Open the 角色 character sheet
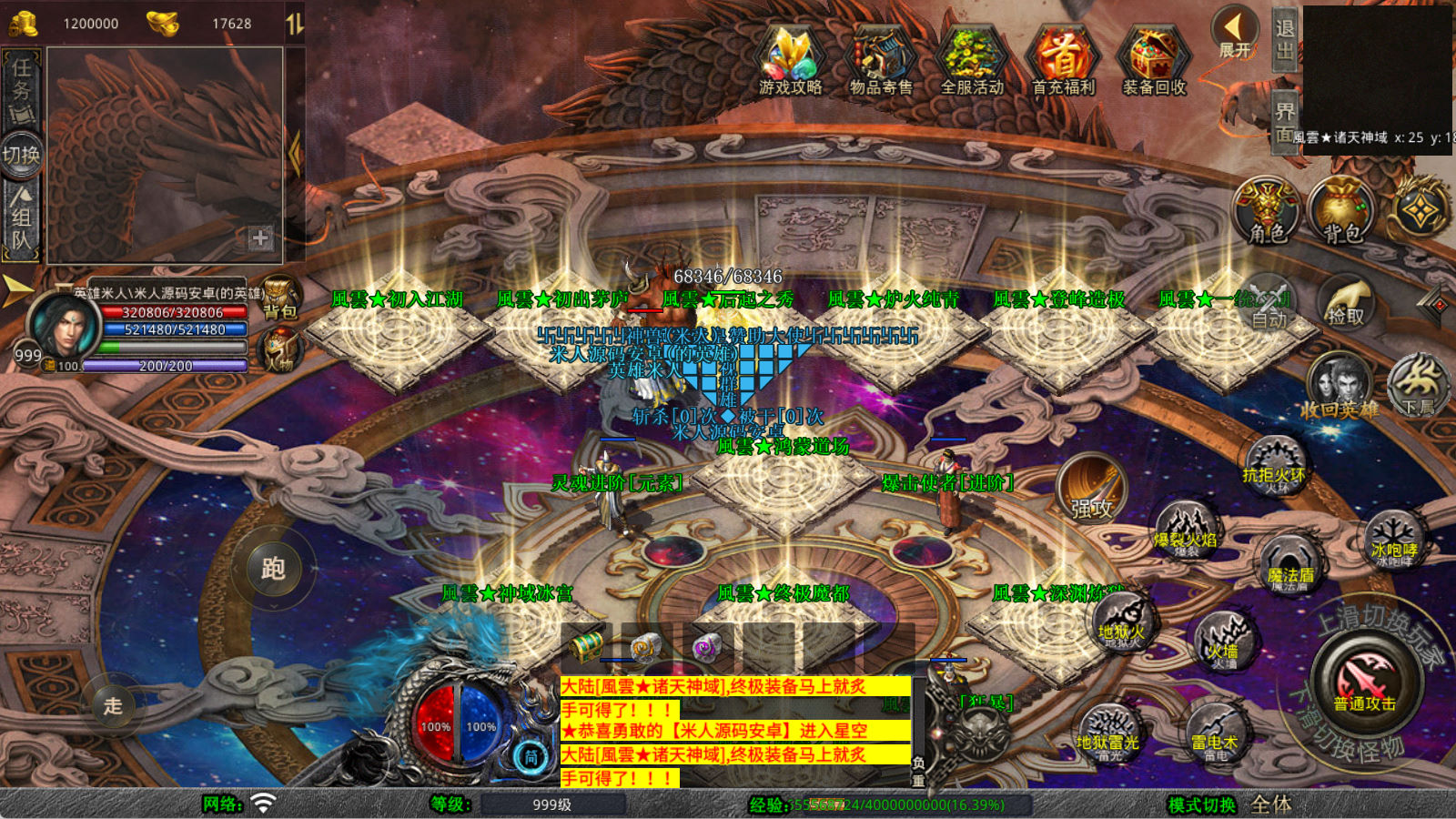 [1266, 211]
